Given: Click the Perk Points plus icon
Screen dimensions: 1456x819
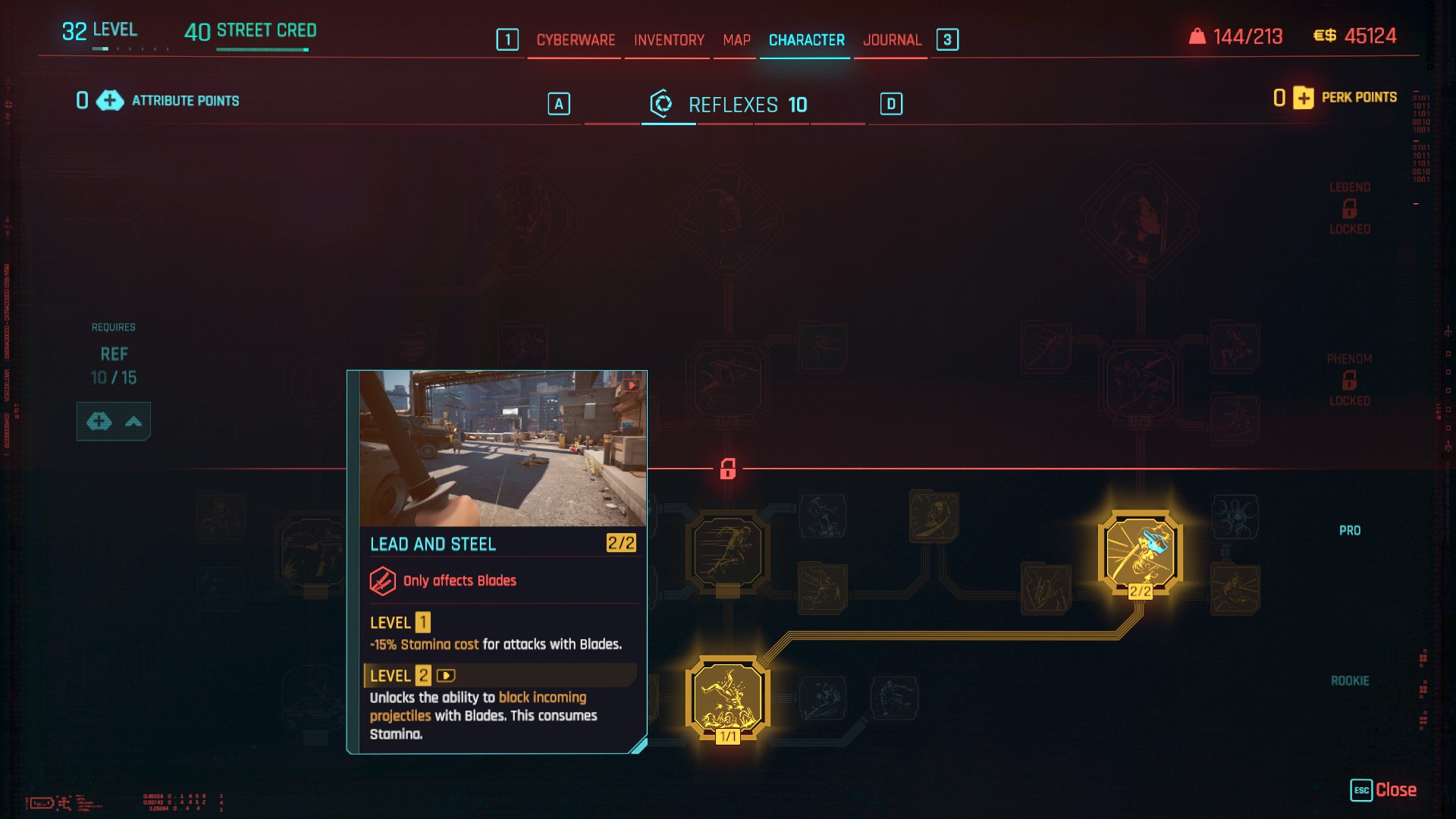Looking at the screenshot, I should (1304, 98).
